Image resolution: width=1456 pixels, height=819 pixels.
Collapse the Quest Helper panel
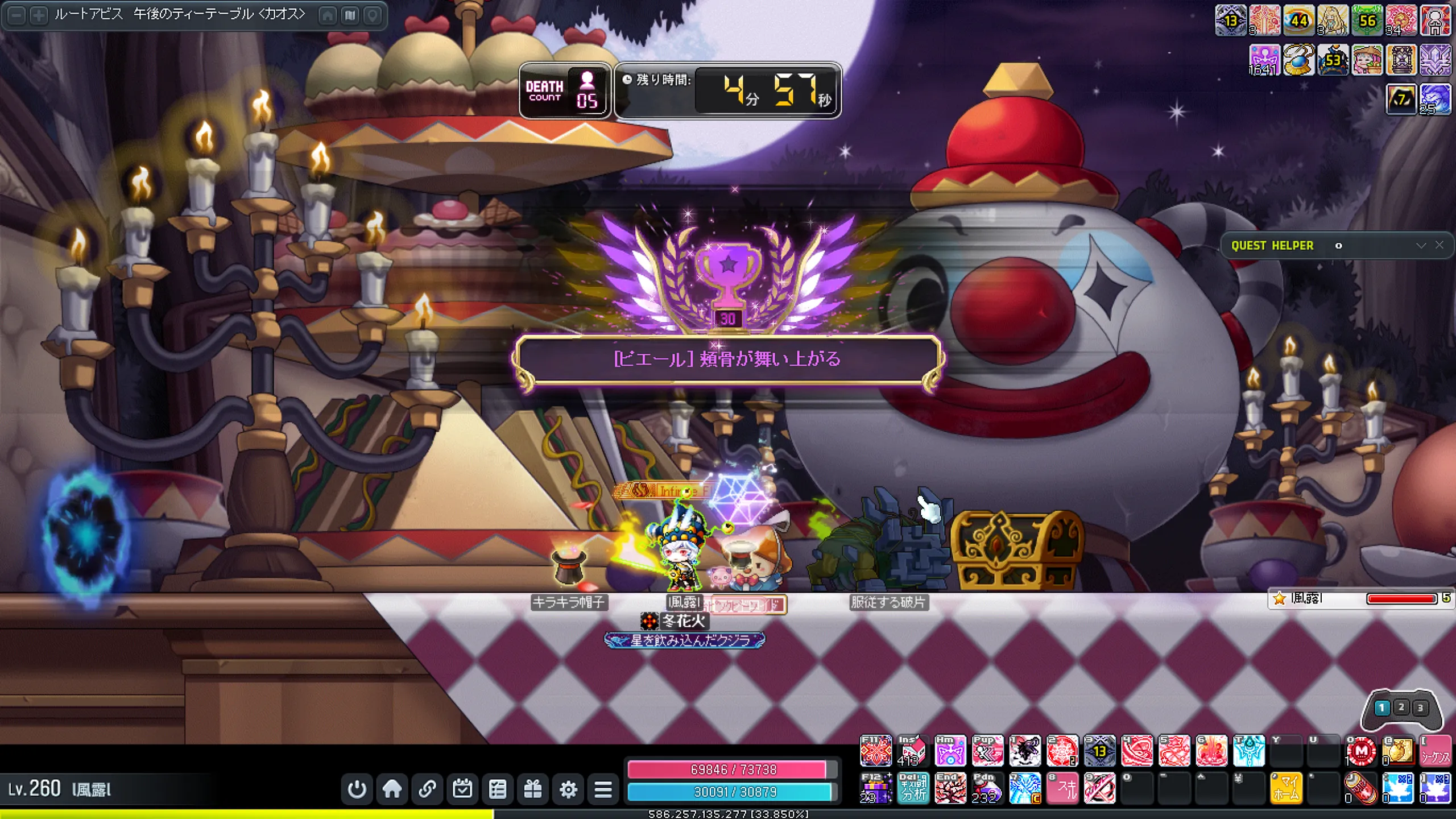[1421, 245]
